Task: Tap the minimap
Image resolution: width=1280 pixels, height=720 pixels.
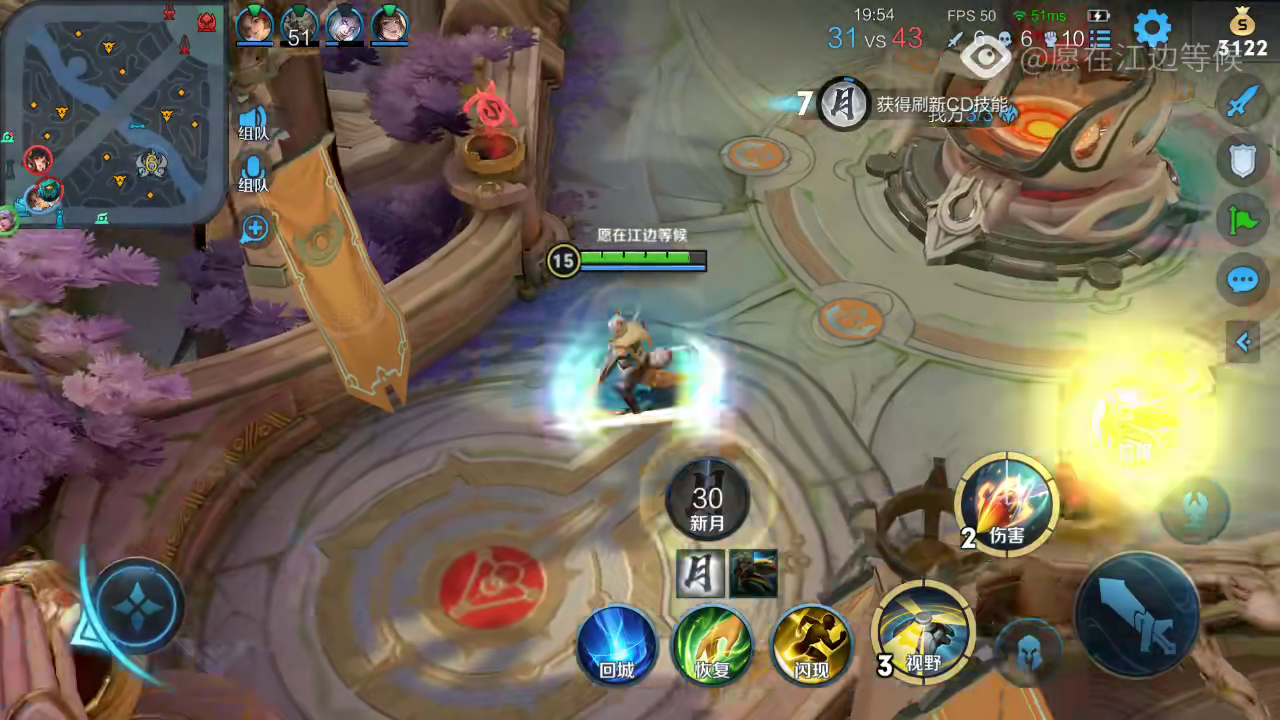Action: 112,112
